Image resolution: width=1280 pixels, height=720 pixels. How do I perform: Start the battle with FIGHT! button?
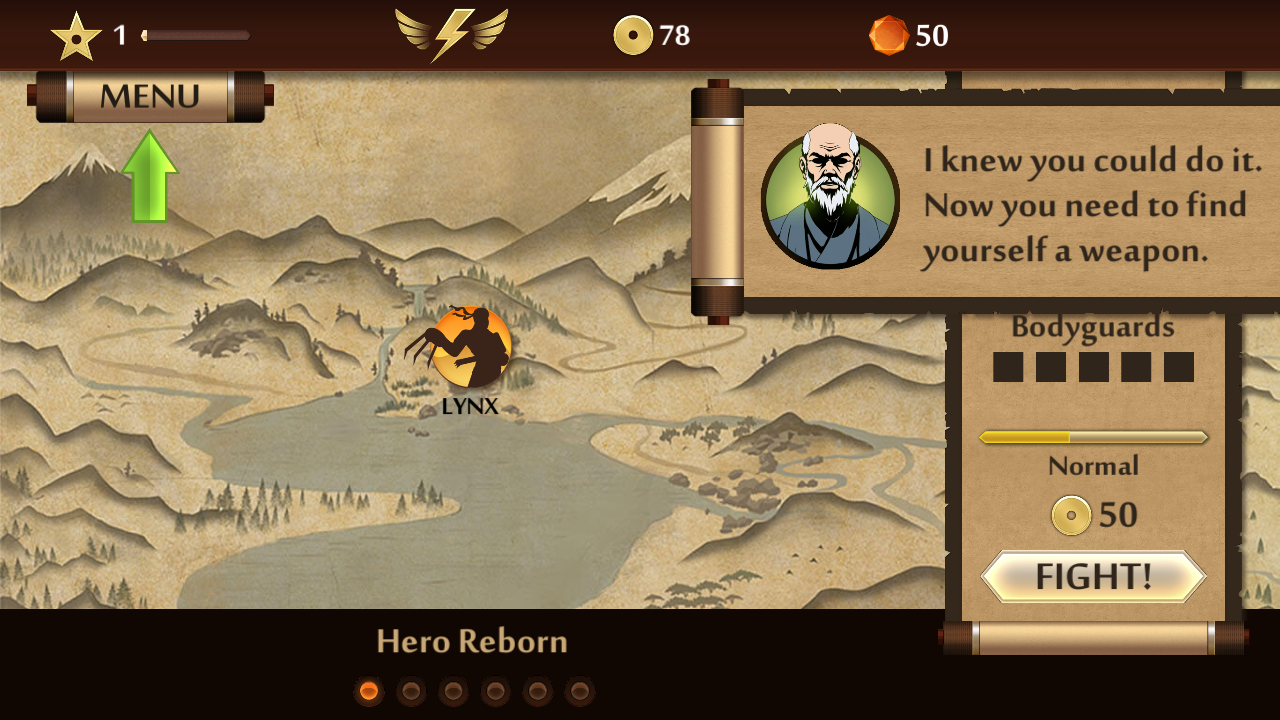(x=1093, y=576)
